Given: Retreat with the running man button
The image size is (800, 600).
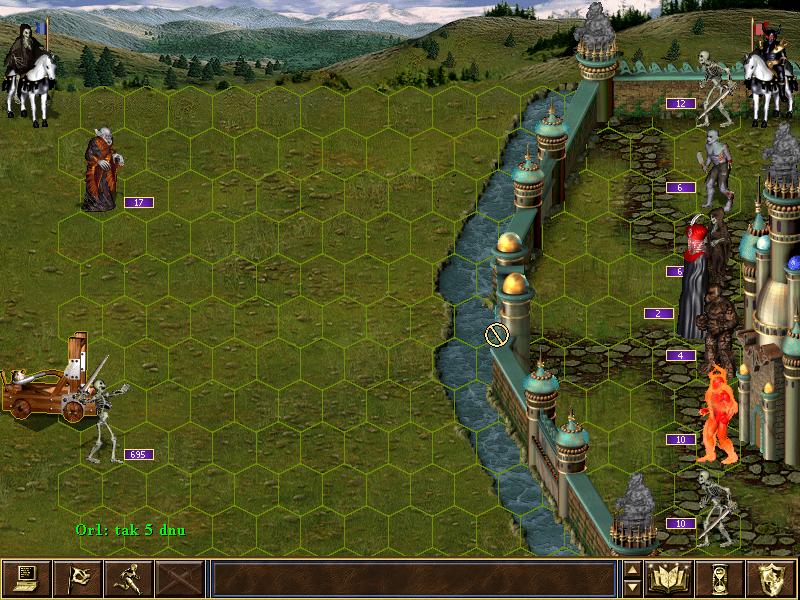Looking at the screenshot, I should [128, 578].
